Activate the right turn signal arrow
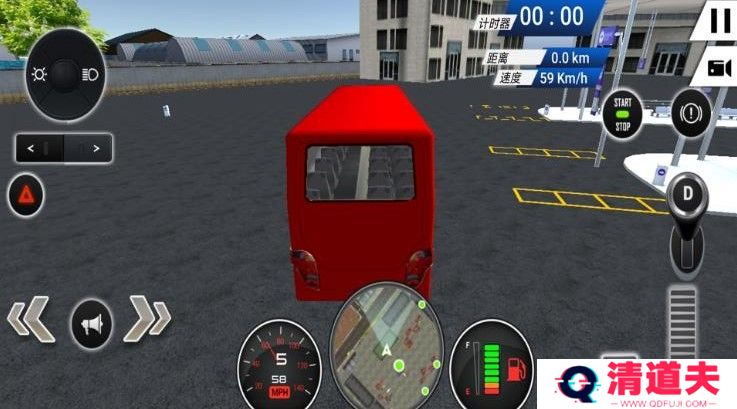 point(95,149)
